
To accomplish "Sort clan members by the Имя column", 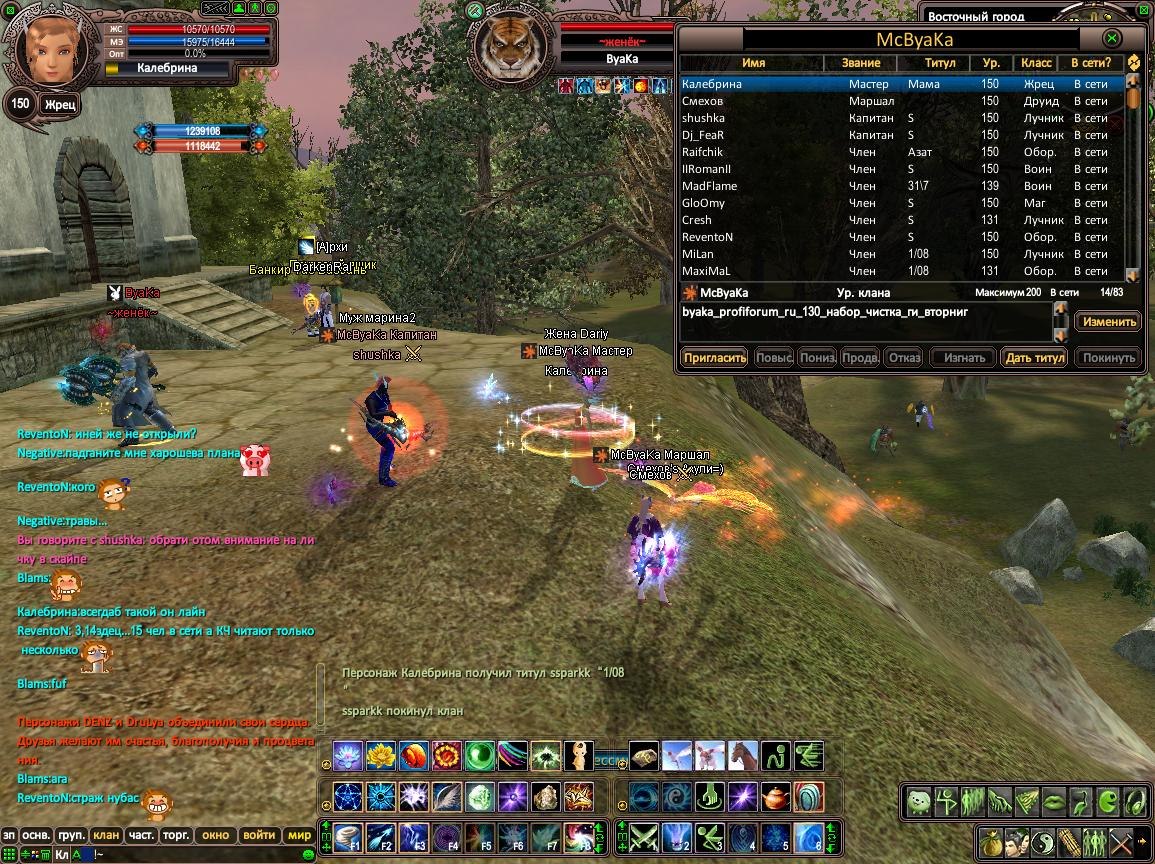I will click(x=753, y=63).
